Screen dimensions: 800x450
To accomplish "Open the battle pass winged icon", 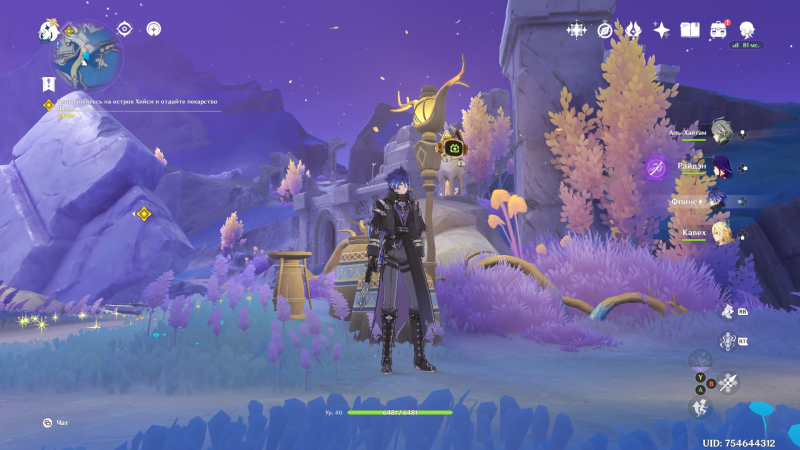I will pos(633,30).
